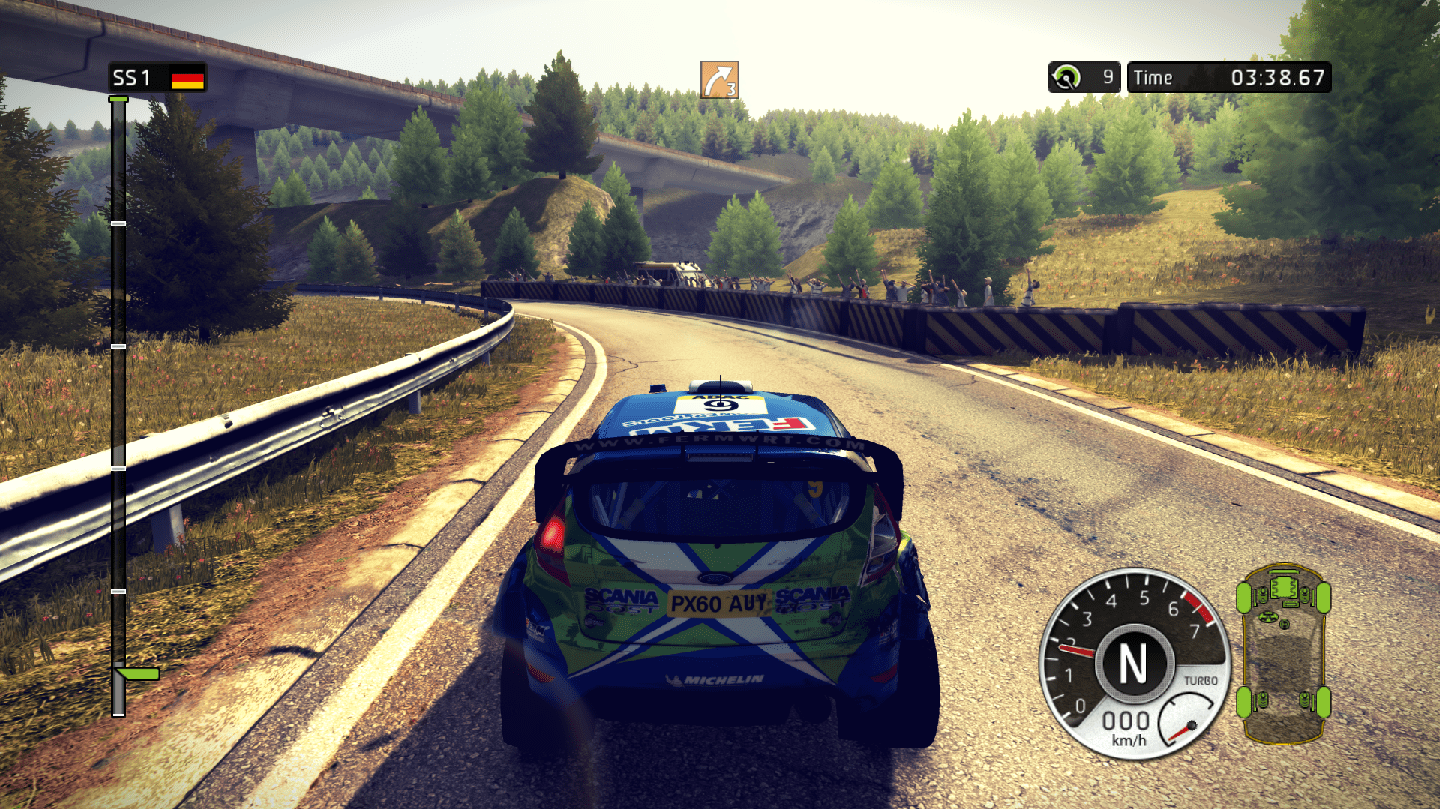Click the right-turn pace note icon
The width and height of the screenshot is (1440, 809).
tap(719, 80)
